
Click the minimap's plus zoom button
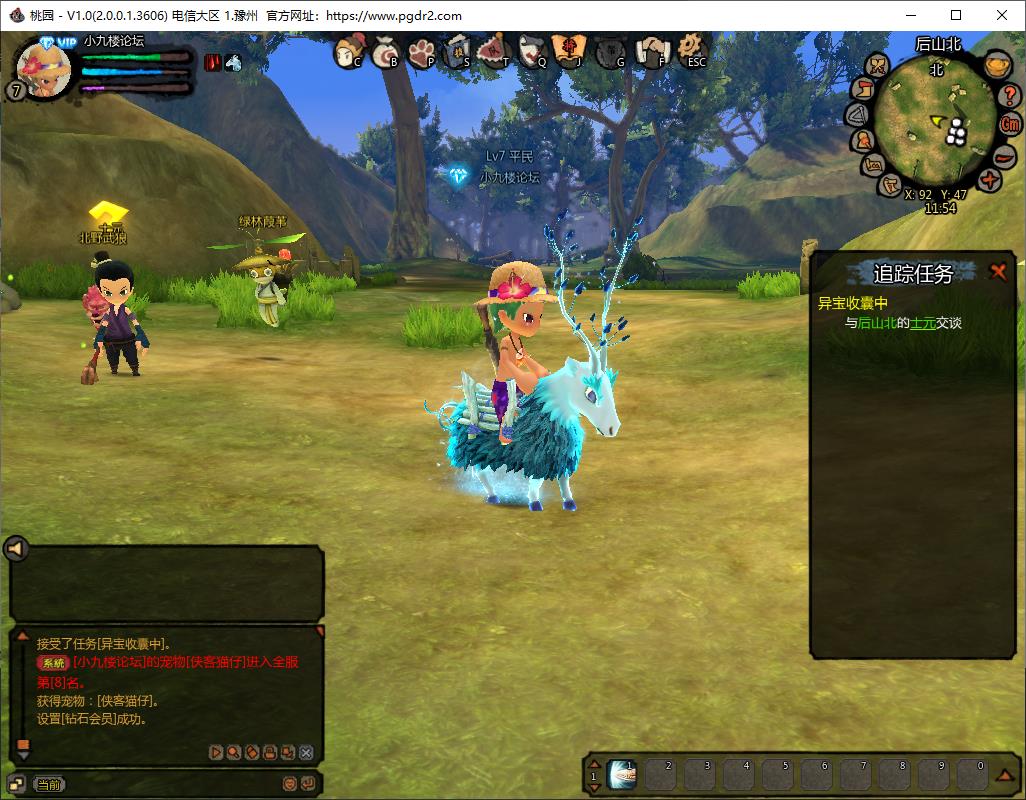990,180
